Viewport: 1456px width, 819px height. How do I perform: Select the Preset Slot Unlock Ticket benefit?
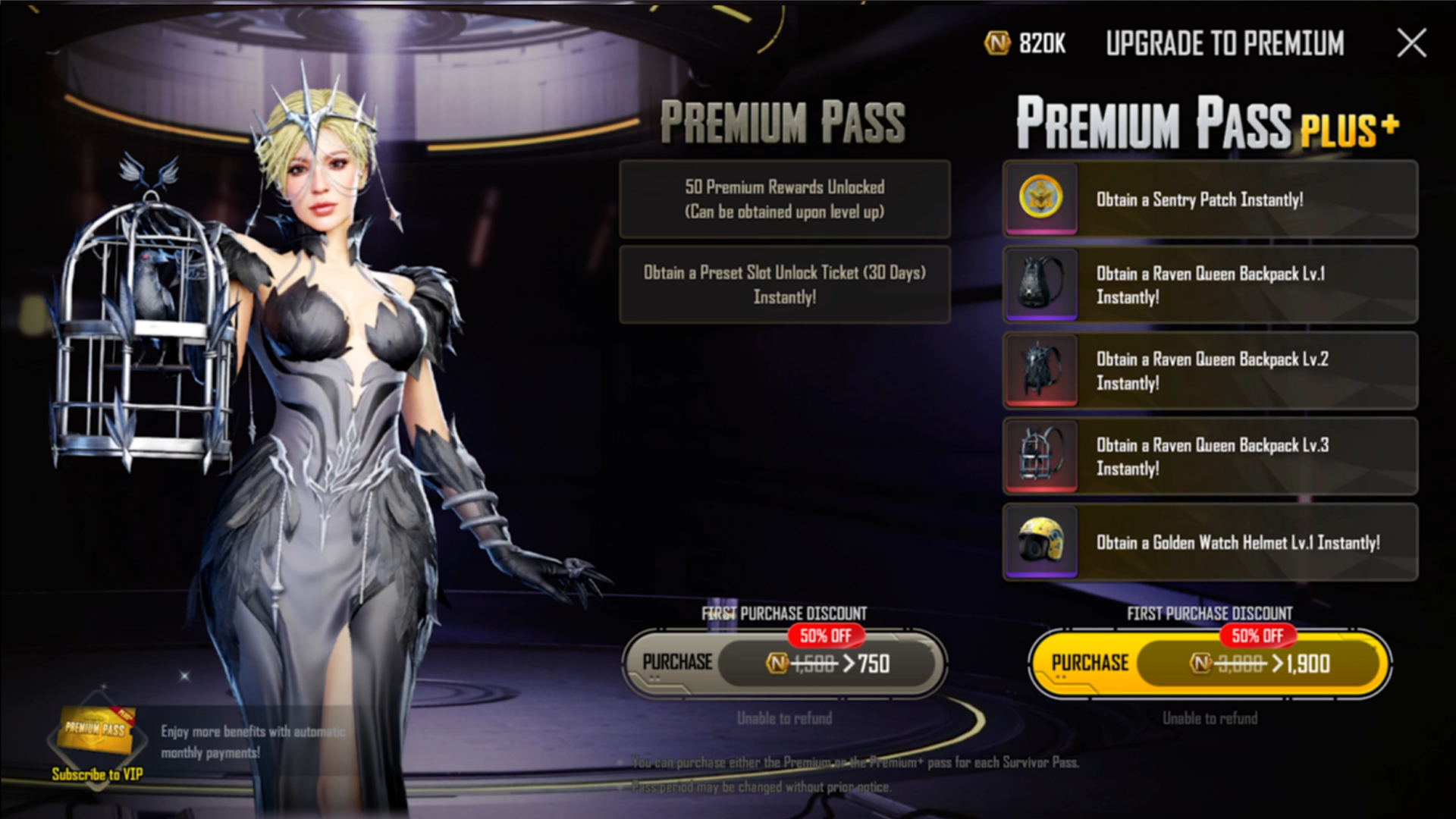(784, 285)
